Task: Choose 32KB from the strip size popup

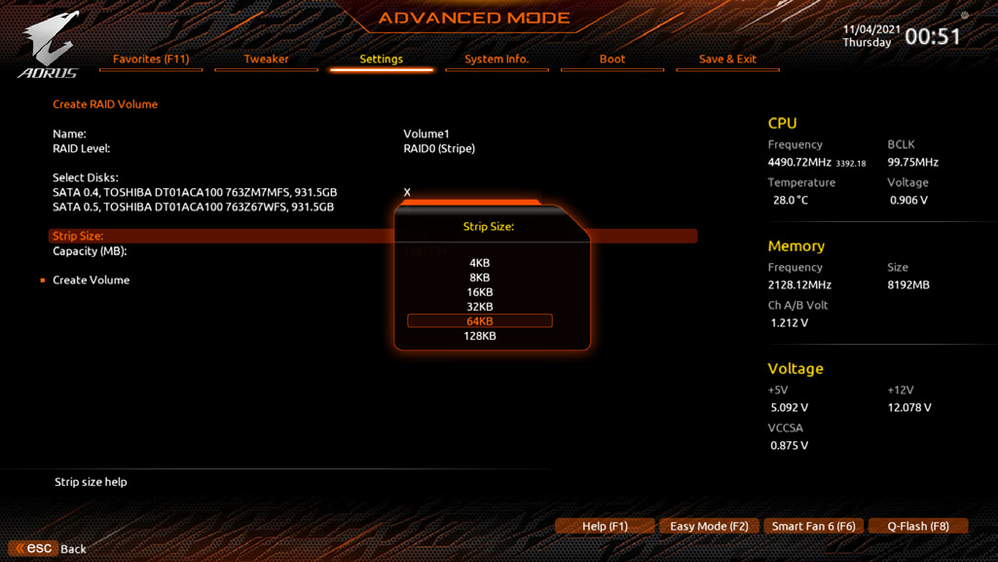Action: pos(480,307)
